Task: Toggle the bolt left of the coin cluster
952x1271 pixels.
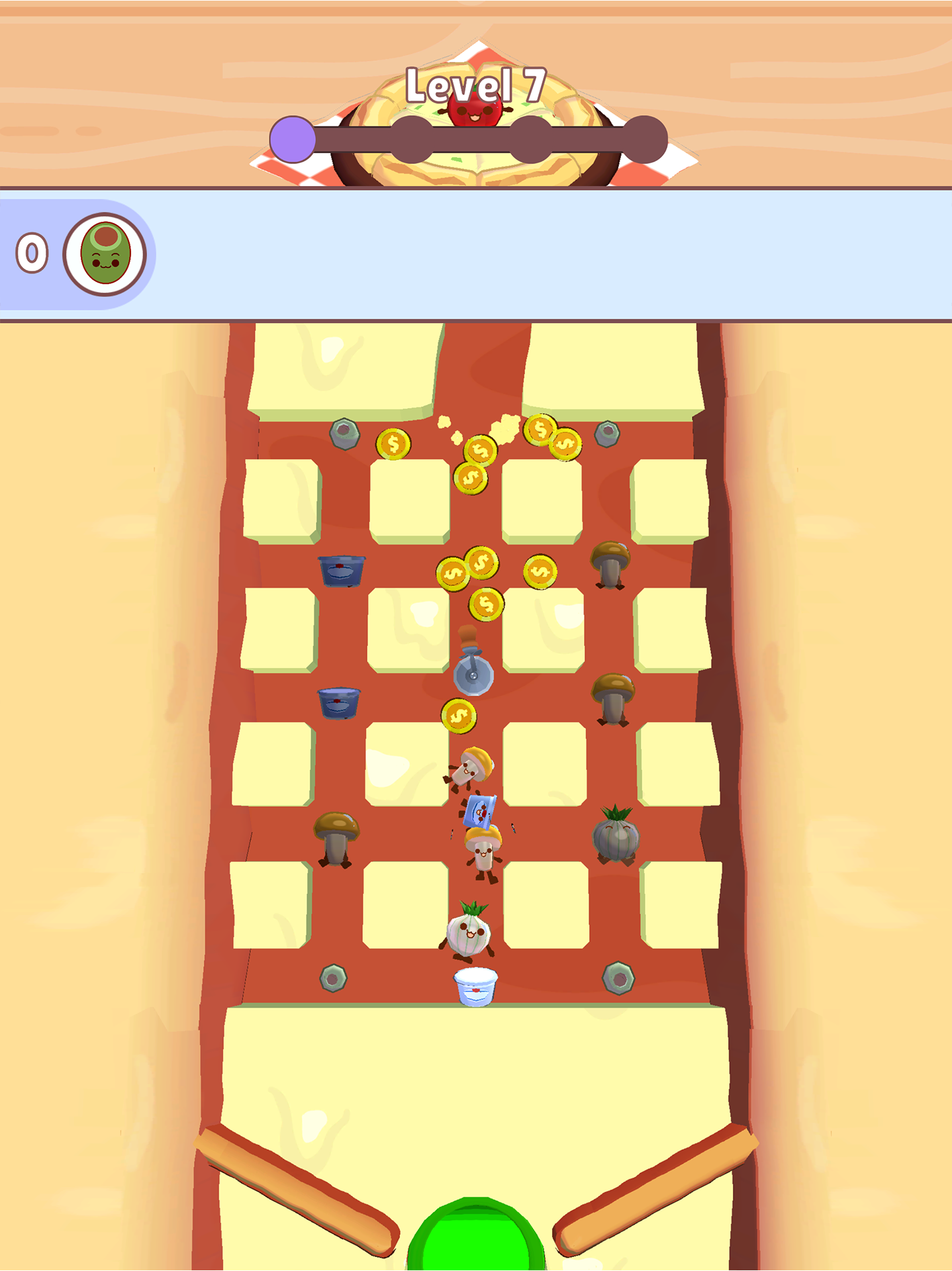Action: (346, 435)
